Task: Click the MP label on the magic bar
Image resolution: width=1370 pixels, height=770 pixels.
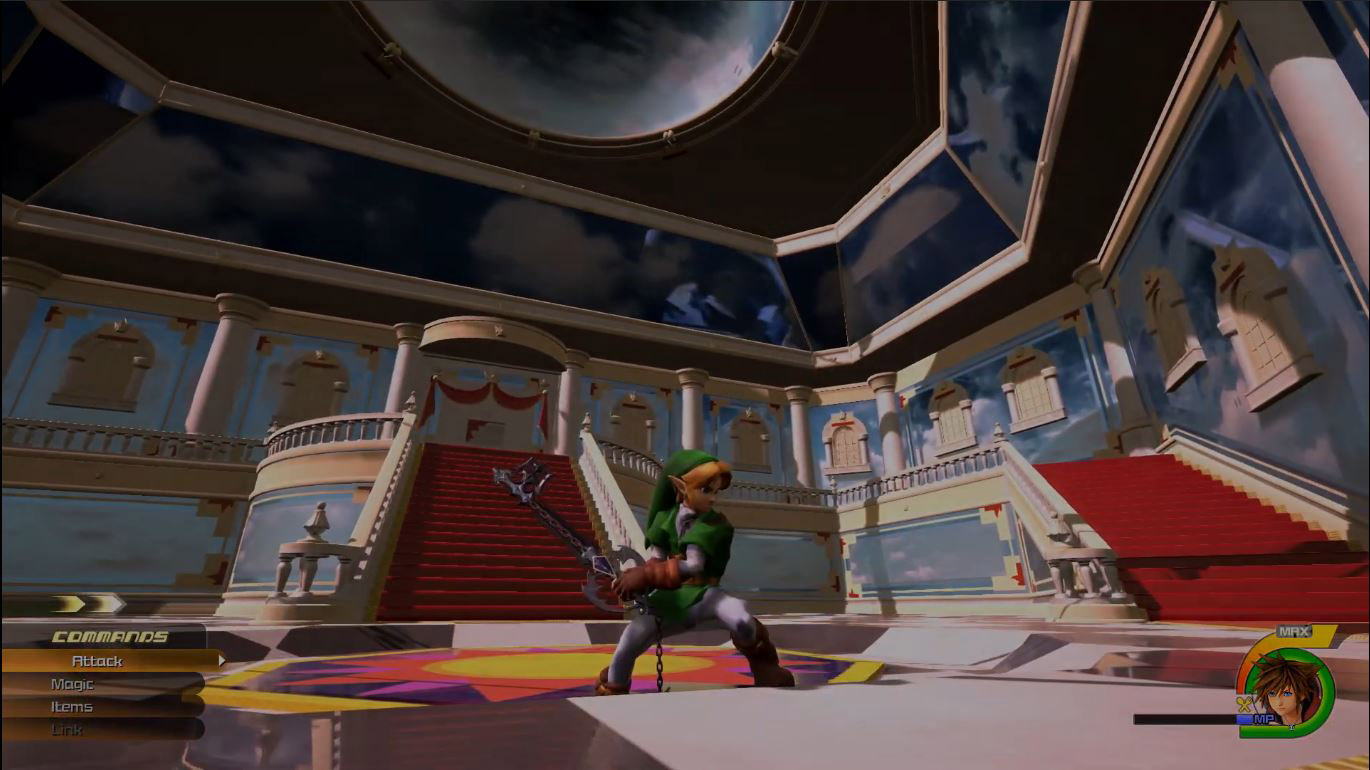Action: 1264,717
